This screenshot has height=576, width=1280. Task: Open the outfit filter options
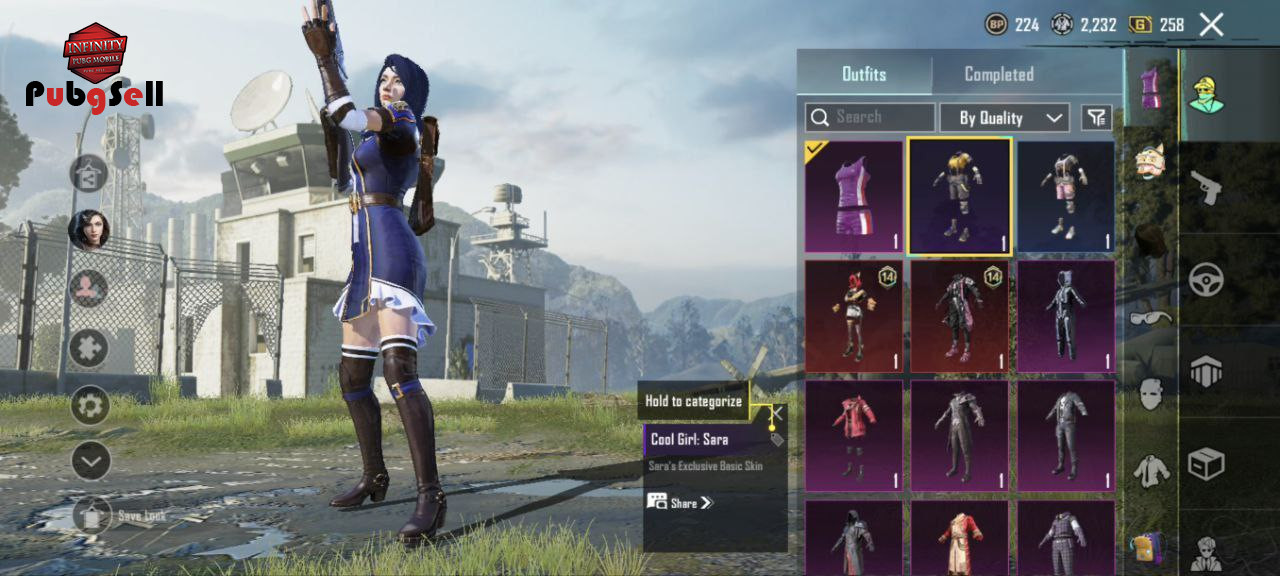click(x=1096, y=117)
